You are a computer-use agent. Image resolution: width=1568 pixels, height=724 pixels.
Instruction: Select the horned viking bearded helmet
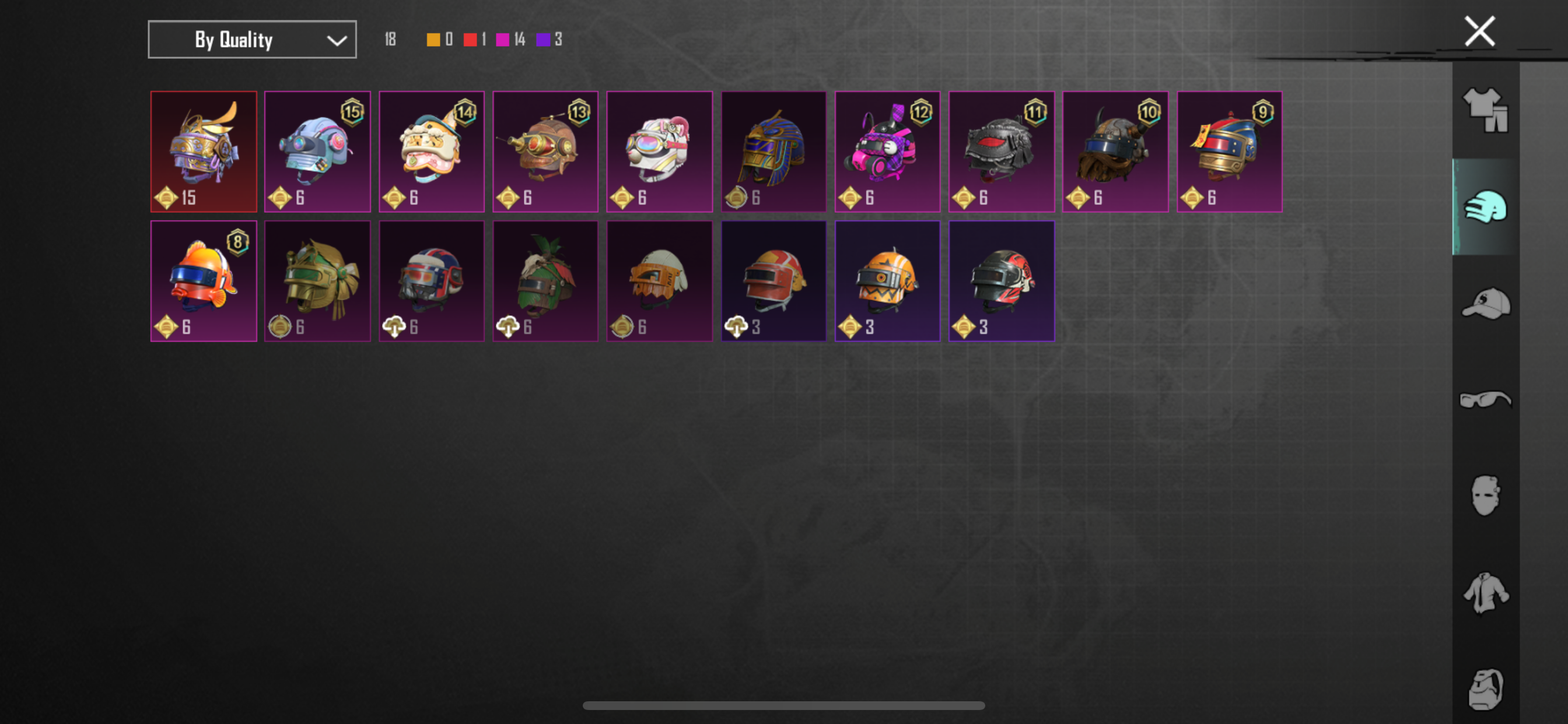point(1115,152)
